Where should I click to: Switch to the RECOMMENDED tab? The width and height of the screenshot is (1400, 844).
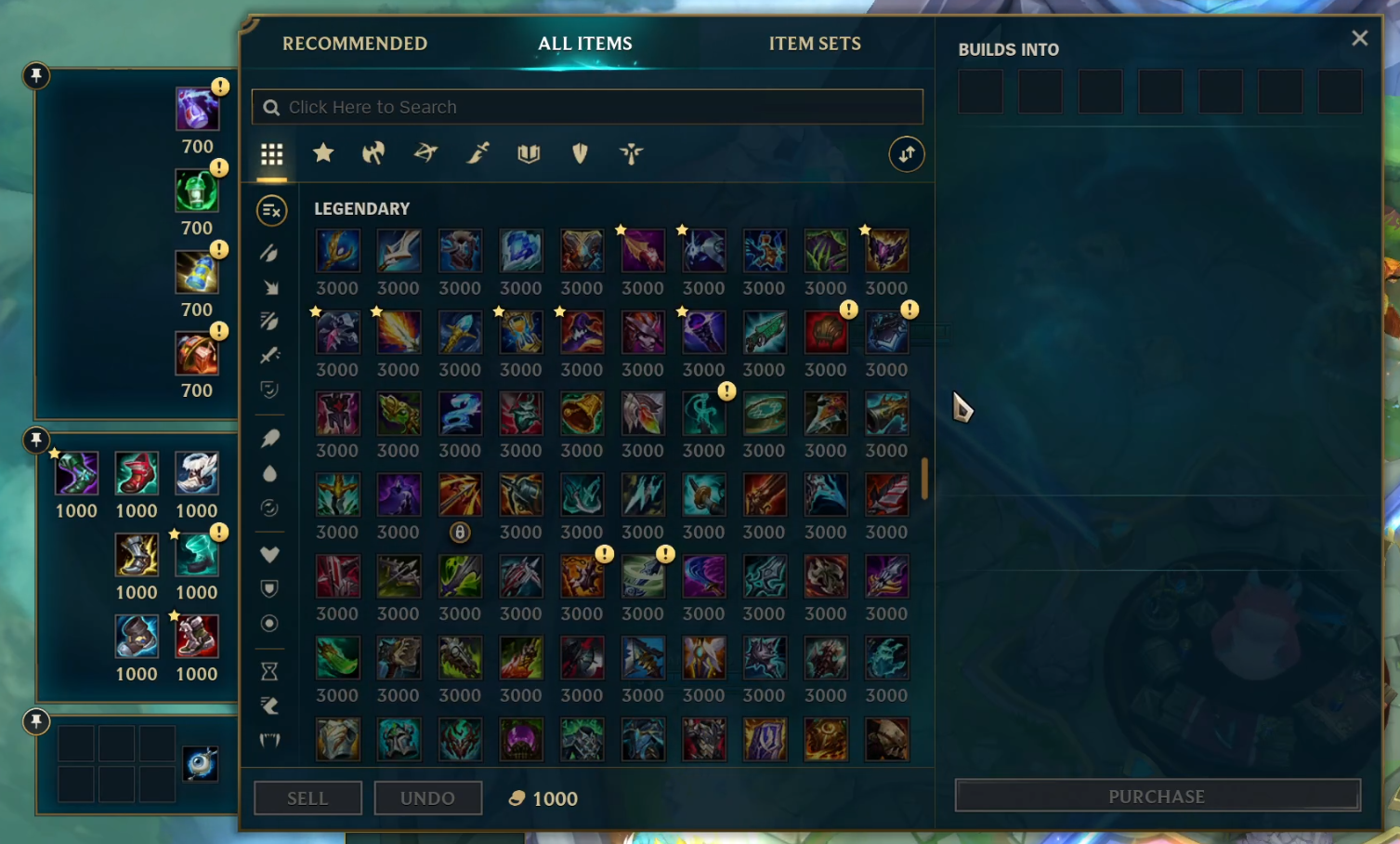pos(355,43)
